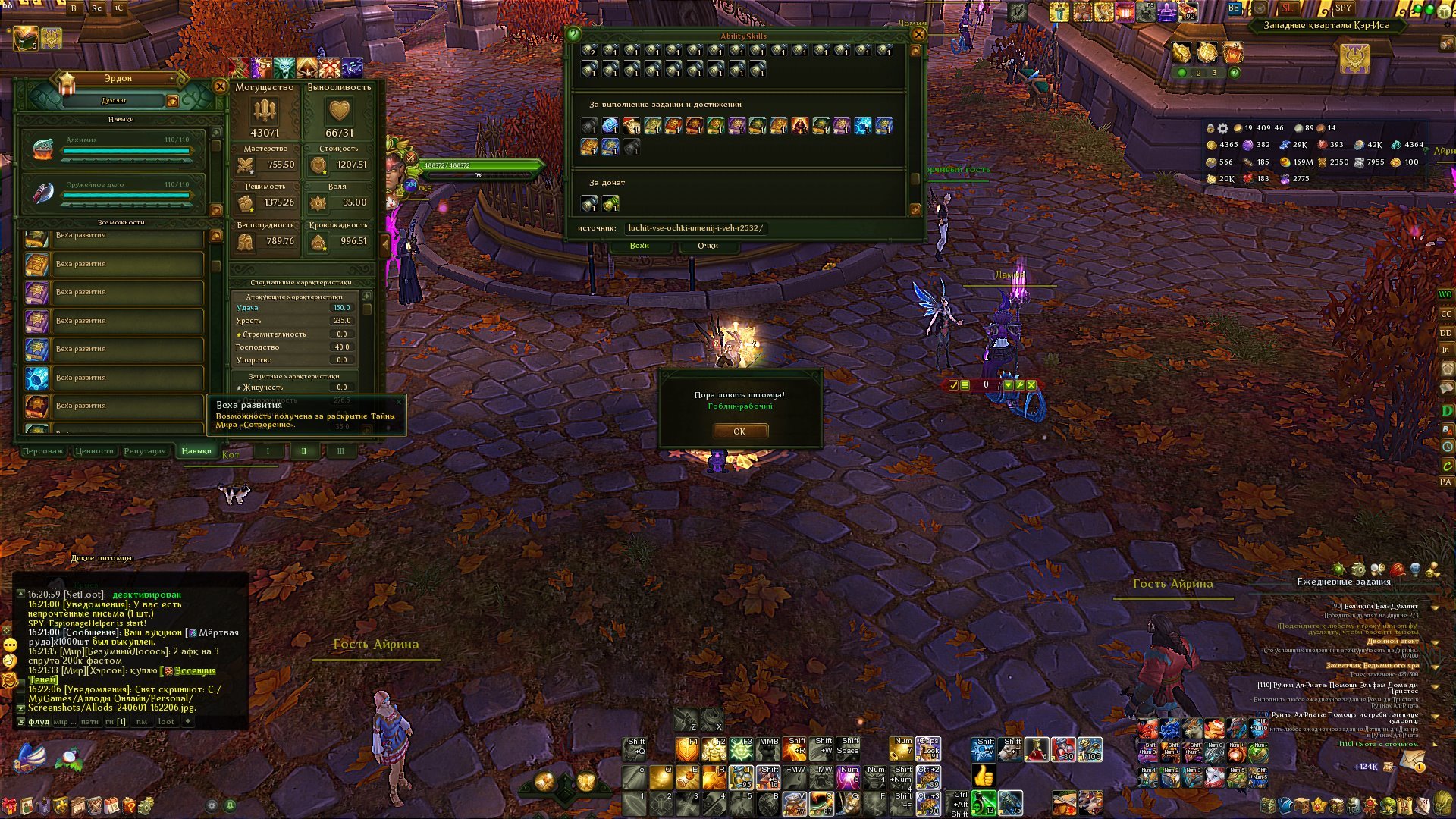Click the источник link field
The height and width of the screenshot is (819, 1456).
(x=695, y=227)
